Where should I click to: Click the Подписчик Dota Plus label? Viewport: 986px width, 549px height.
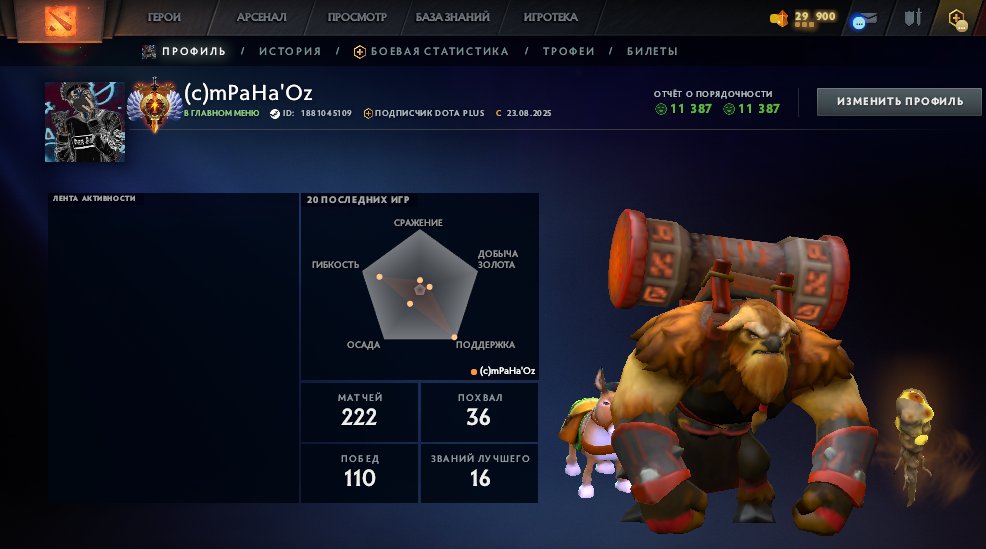pyautogui.click(x=430, y=113)
